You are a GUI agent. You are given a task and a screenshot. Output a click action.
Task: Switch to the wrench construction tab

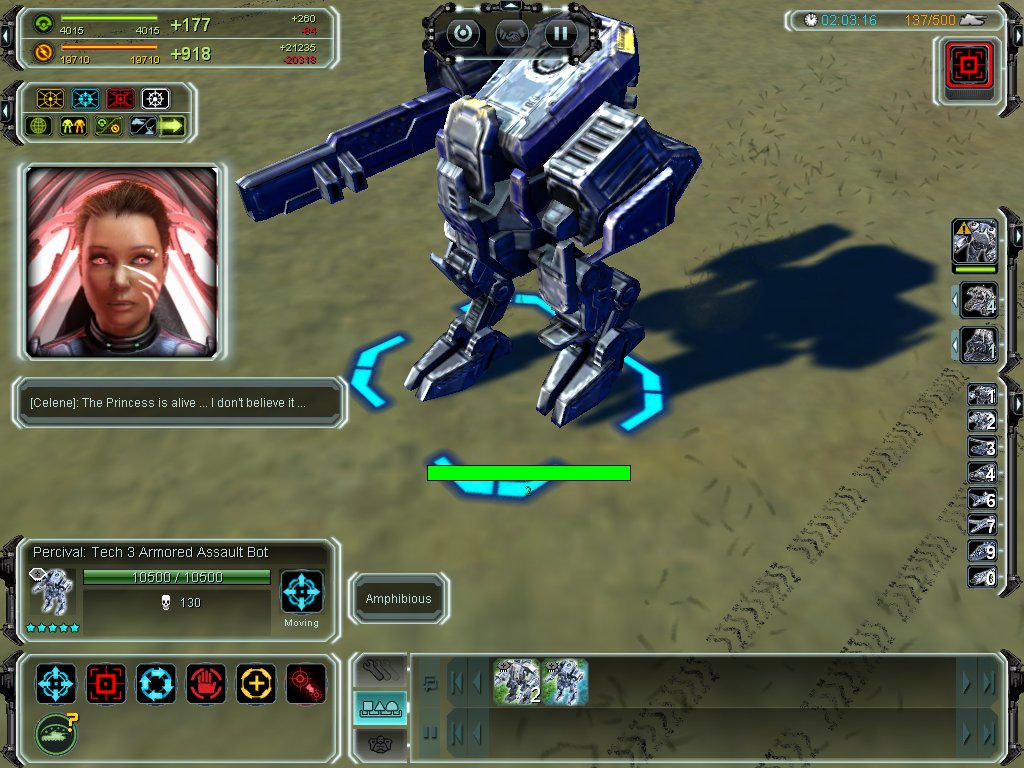point(380,668)
